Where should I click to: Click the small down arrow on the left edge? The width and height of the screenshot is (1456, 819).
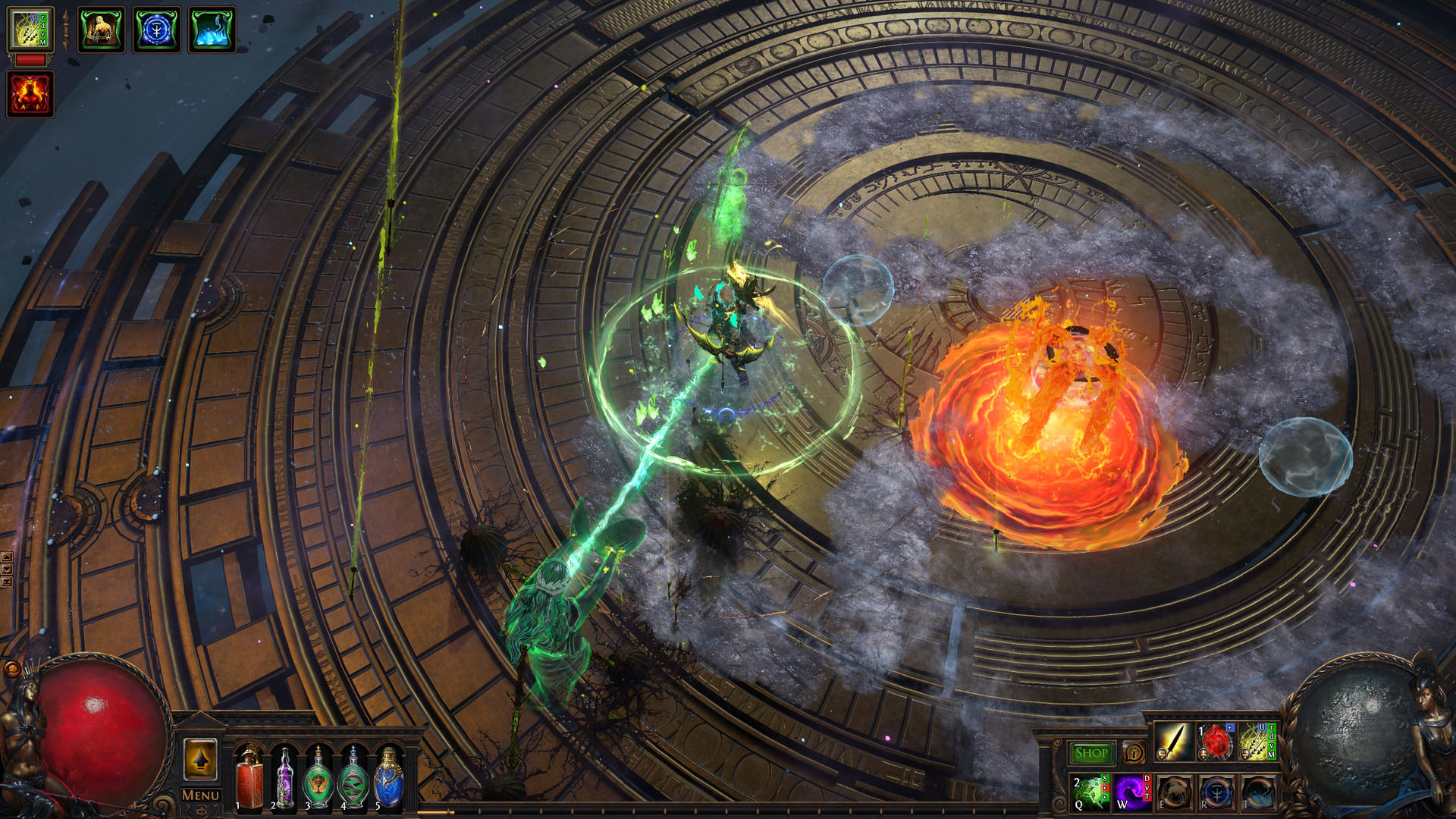tap(7, 568)
